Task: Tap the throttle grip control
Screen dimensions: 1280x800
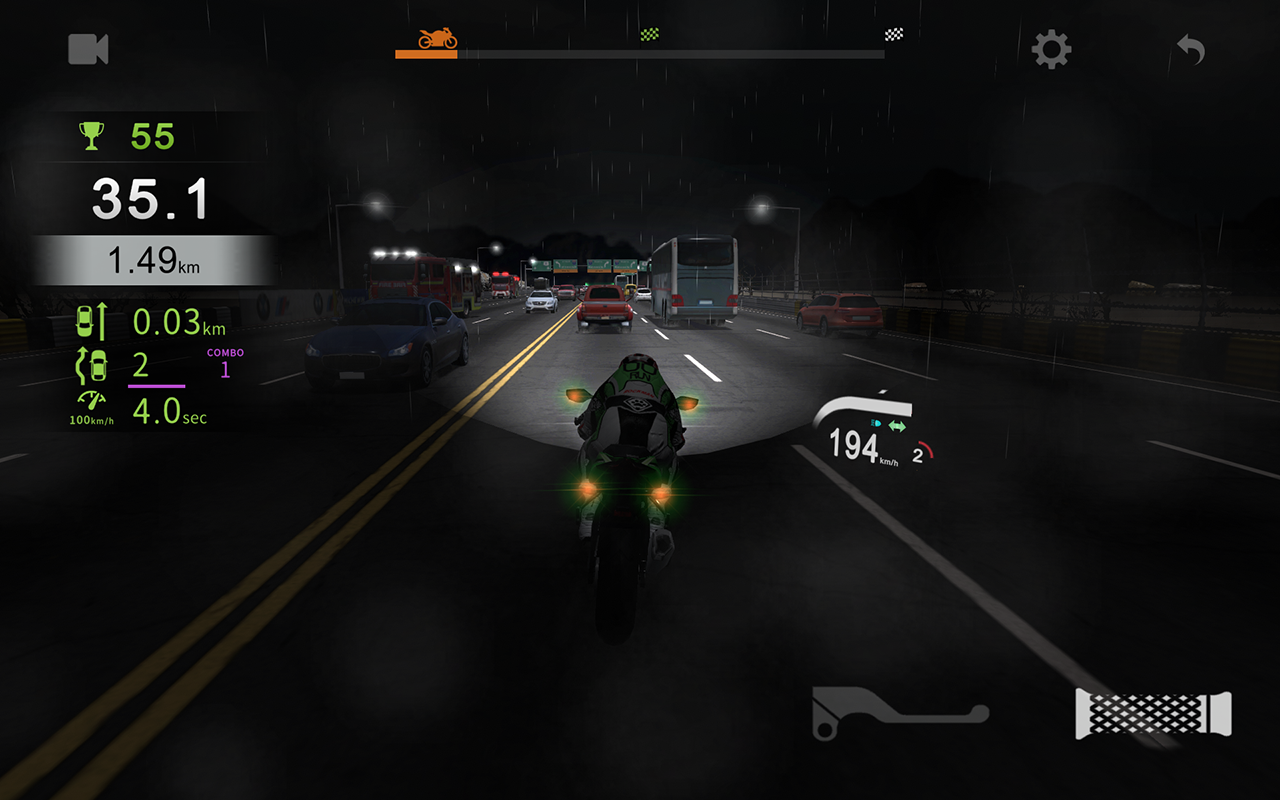Action: click(x=1150, y=712)
